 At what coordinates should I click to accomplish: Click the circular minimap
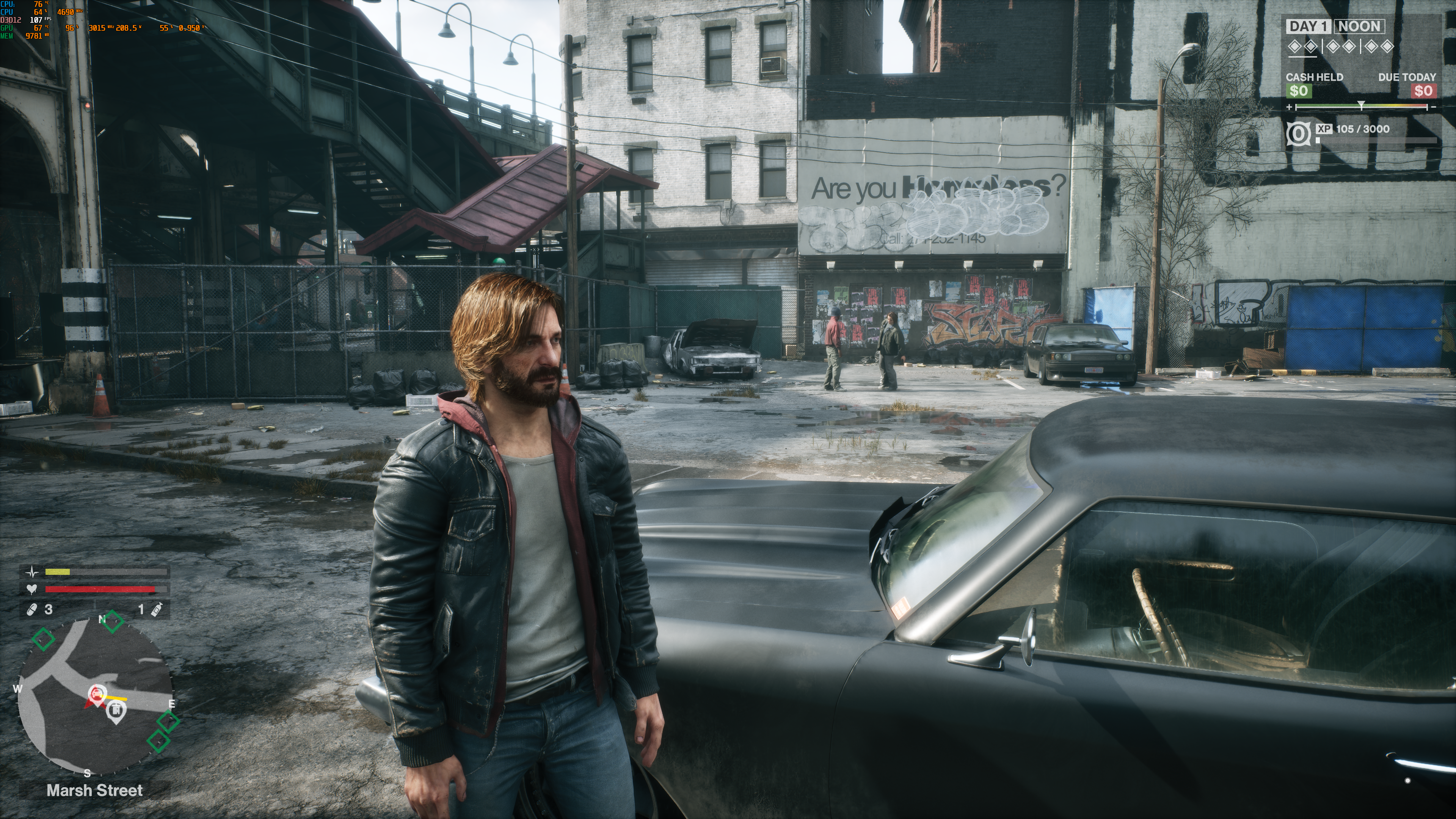point(96,697)
